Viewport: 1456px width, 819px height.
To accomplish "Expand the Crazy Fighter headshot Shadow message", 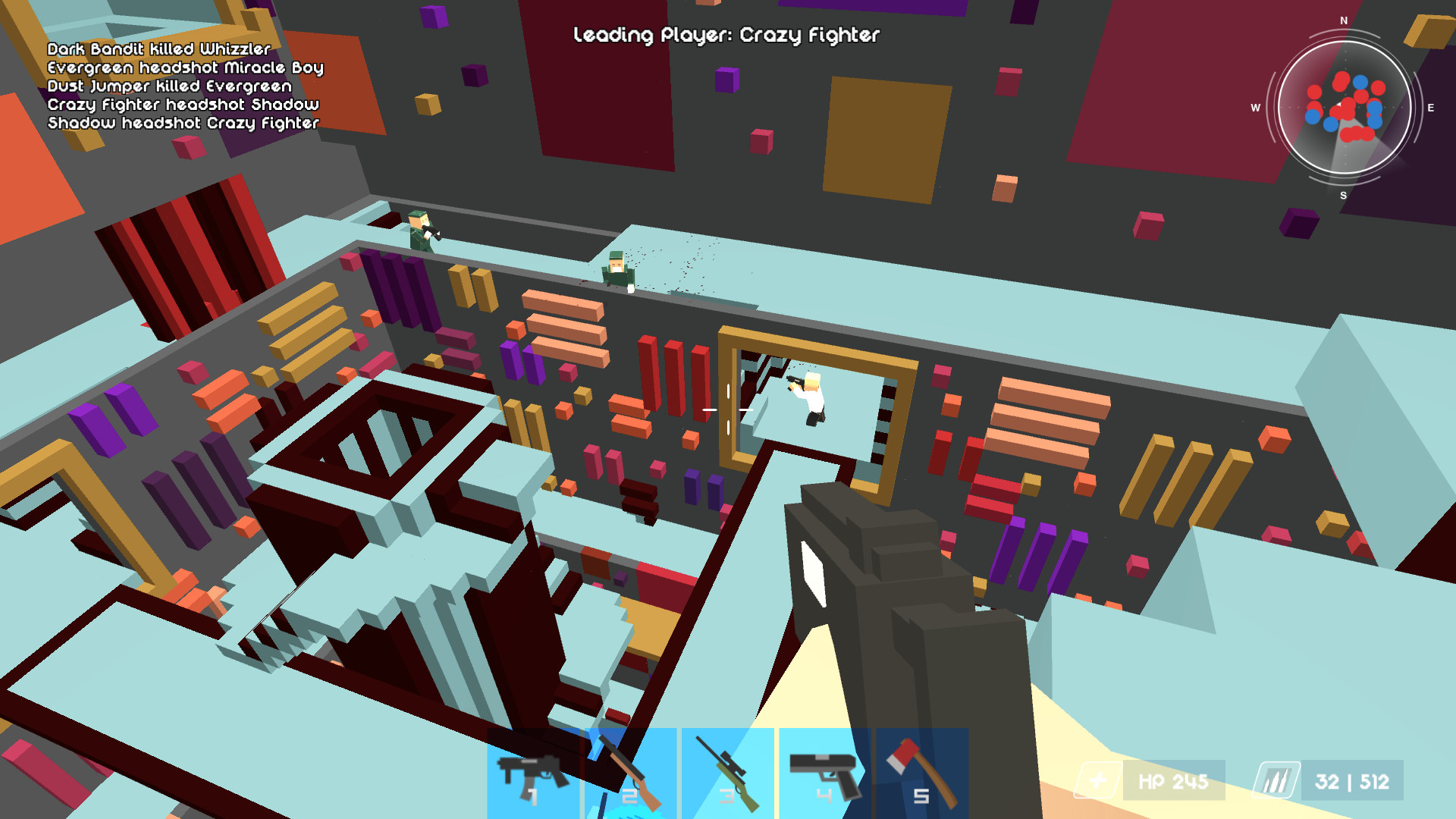I will pos(183,105).
